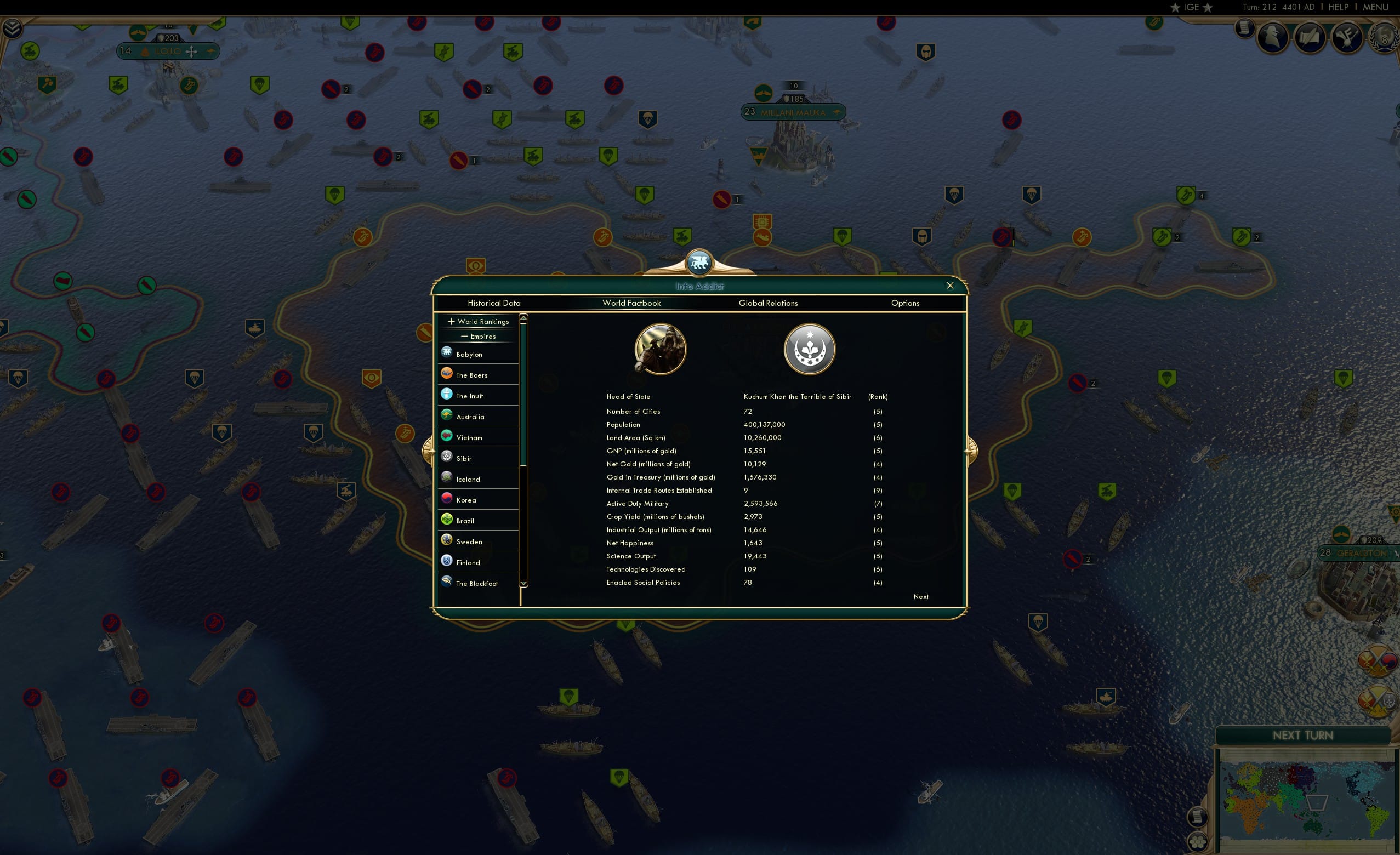
Task: Select The Blackfoot icon in the empire list
Action: pyautogui.click(x=447, y=581)
